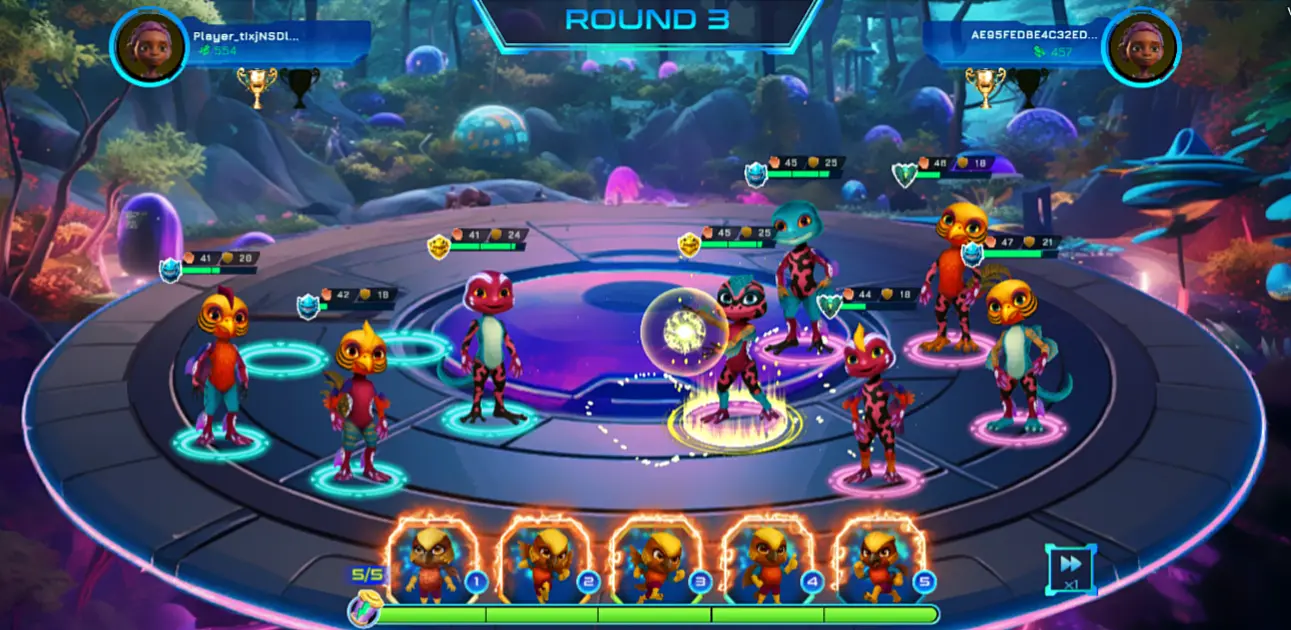Screen dimensions: 1291x630
Task: Open Player_tlxjNSDl's avatar portrait
Action: pyautogui.click(x=150, y=47)
